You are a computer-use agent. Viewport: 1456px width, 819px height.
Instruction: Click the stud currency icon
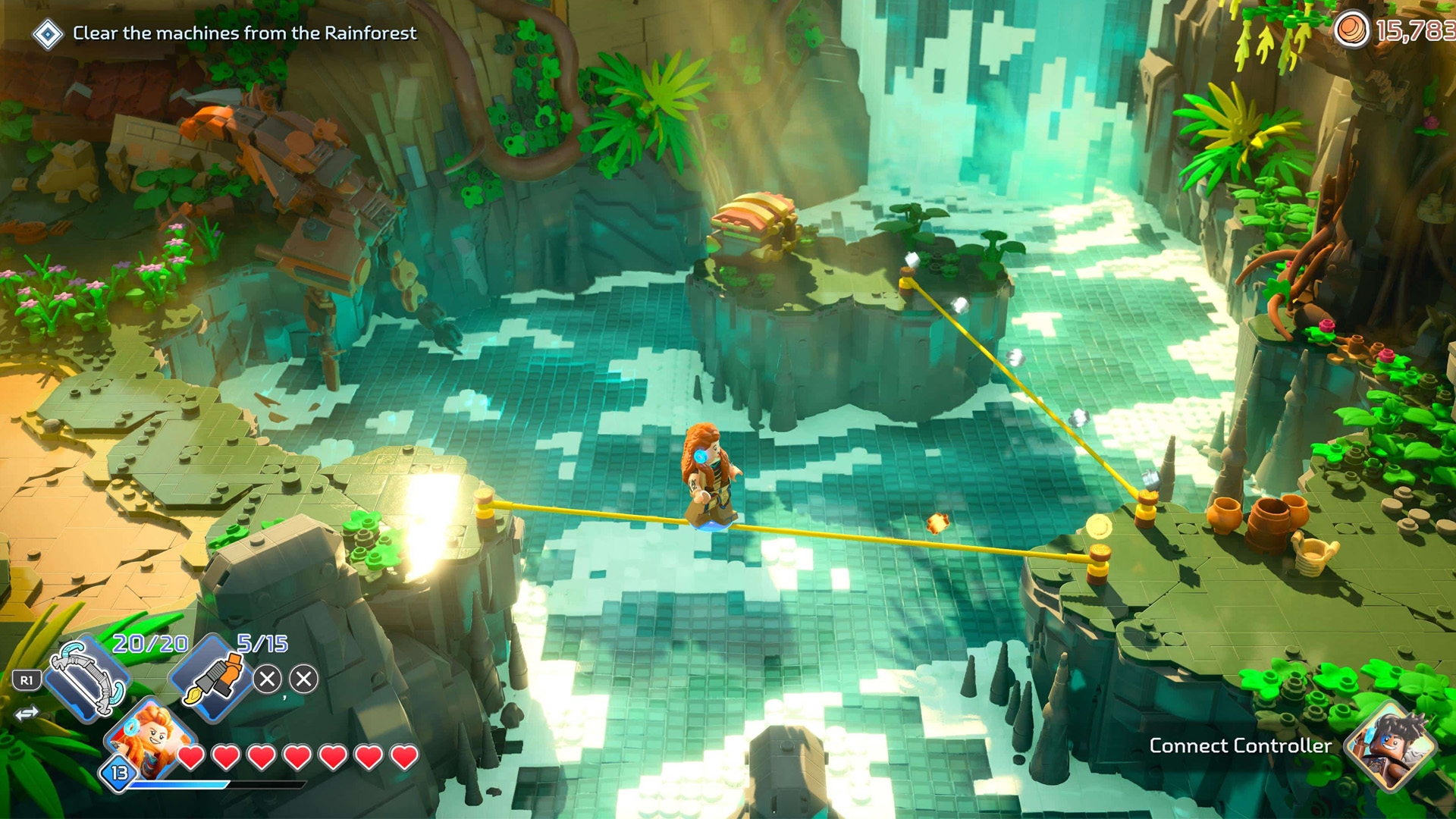point(1351,30)
